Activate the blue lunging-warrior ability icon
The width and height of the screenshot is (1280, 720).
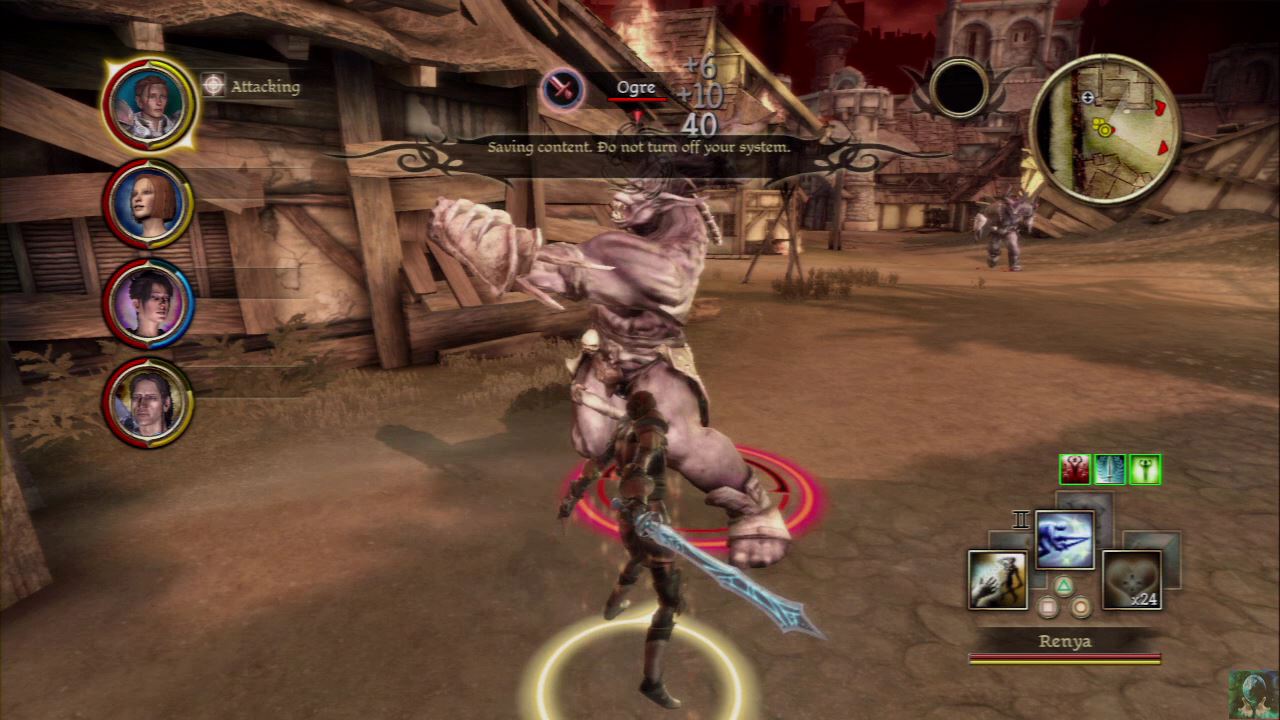(x=1064, y=540)
